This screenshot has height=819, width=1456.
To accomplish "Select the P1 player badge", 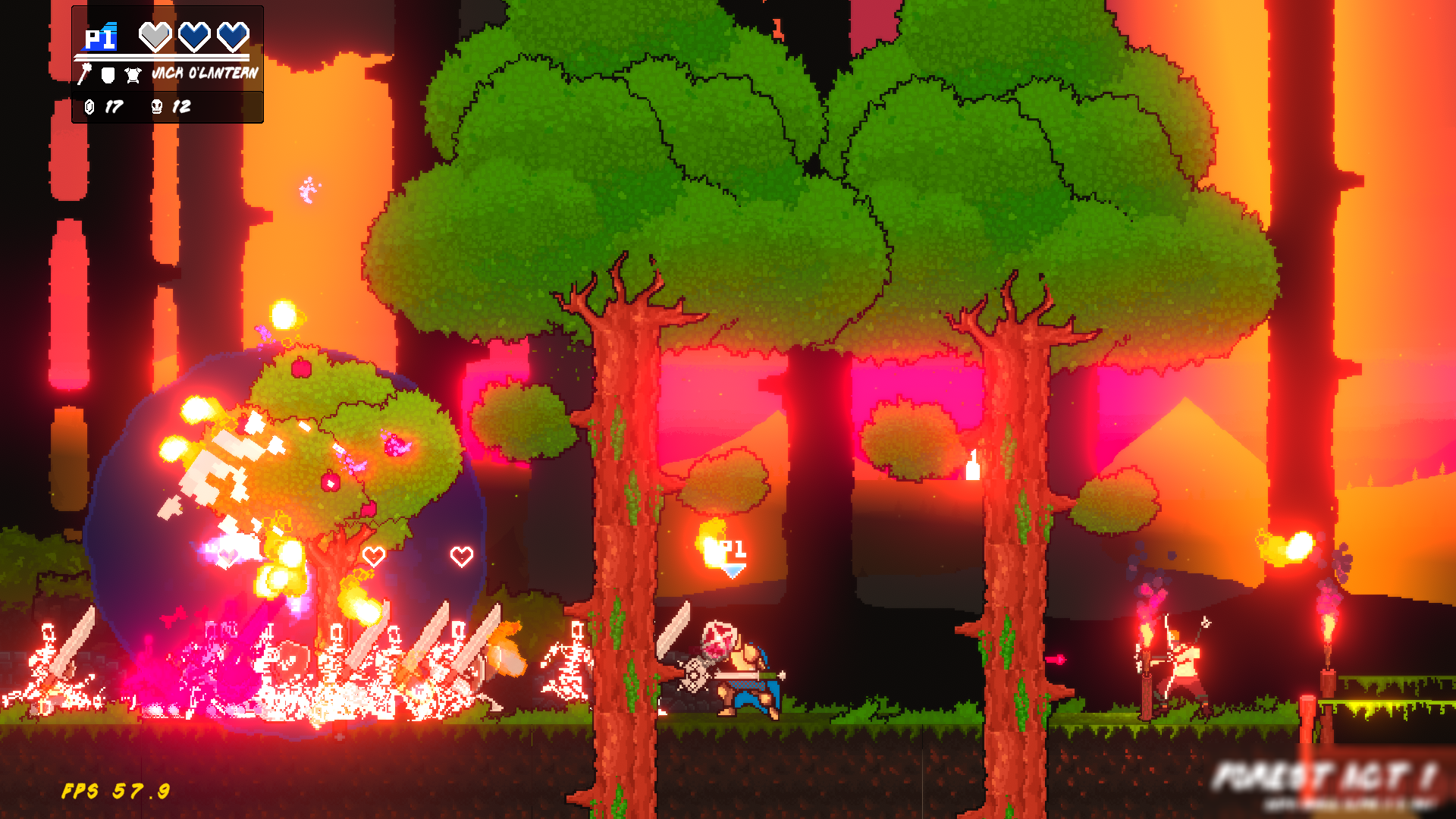I will [101, 38].
